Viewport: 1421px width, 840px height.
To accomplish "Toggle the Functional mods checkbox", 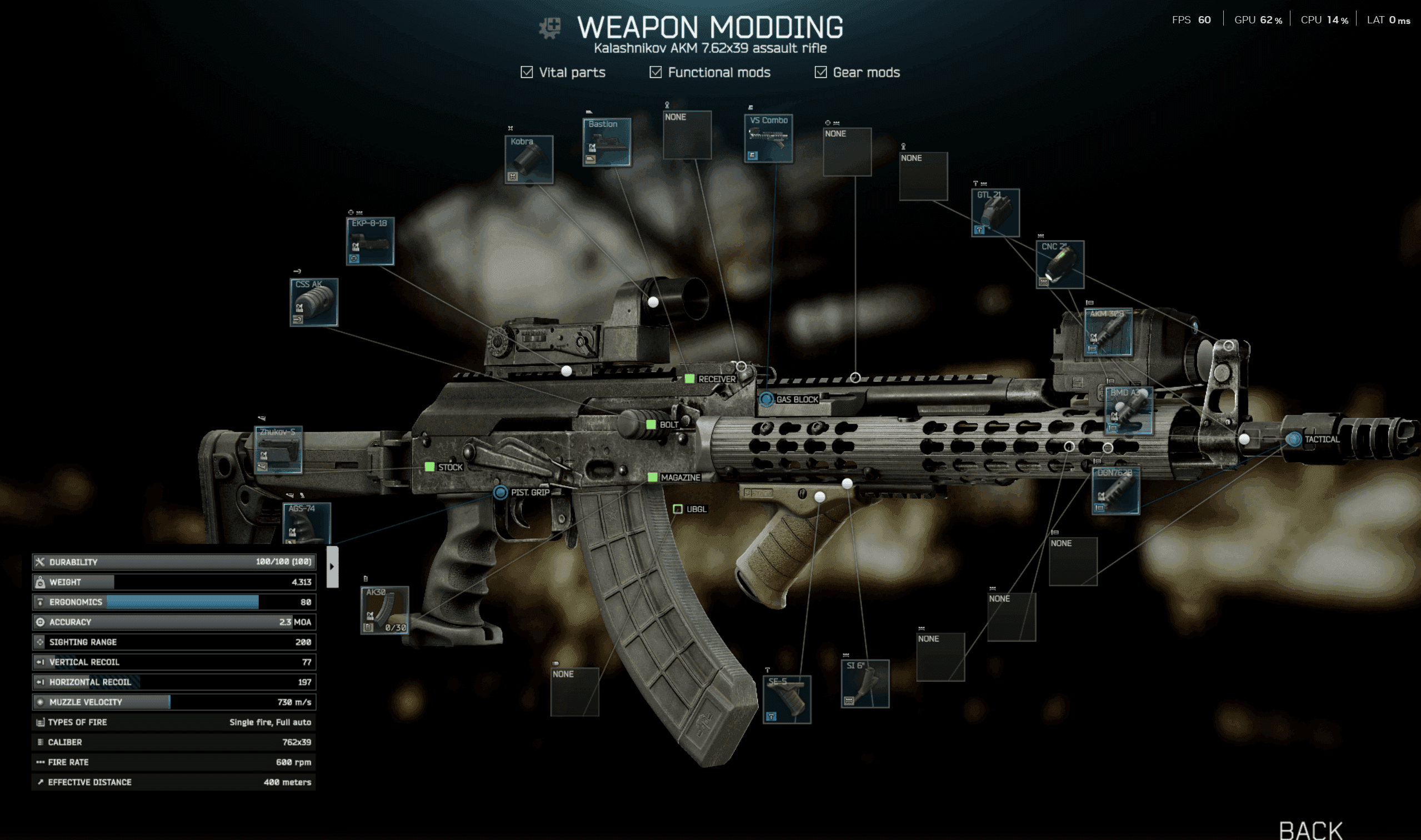I will click(x=656, y=72).
